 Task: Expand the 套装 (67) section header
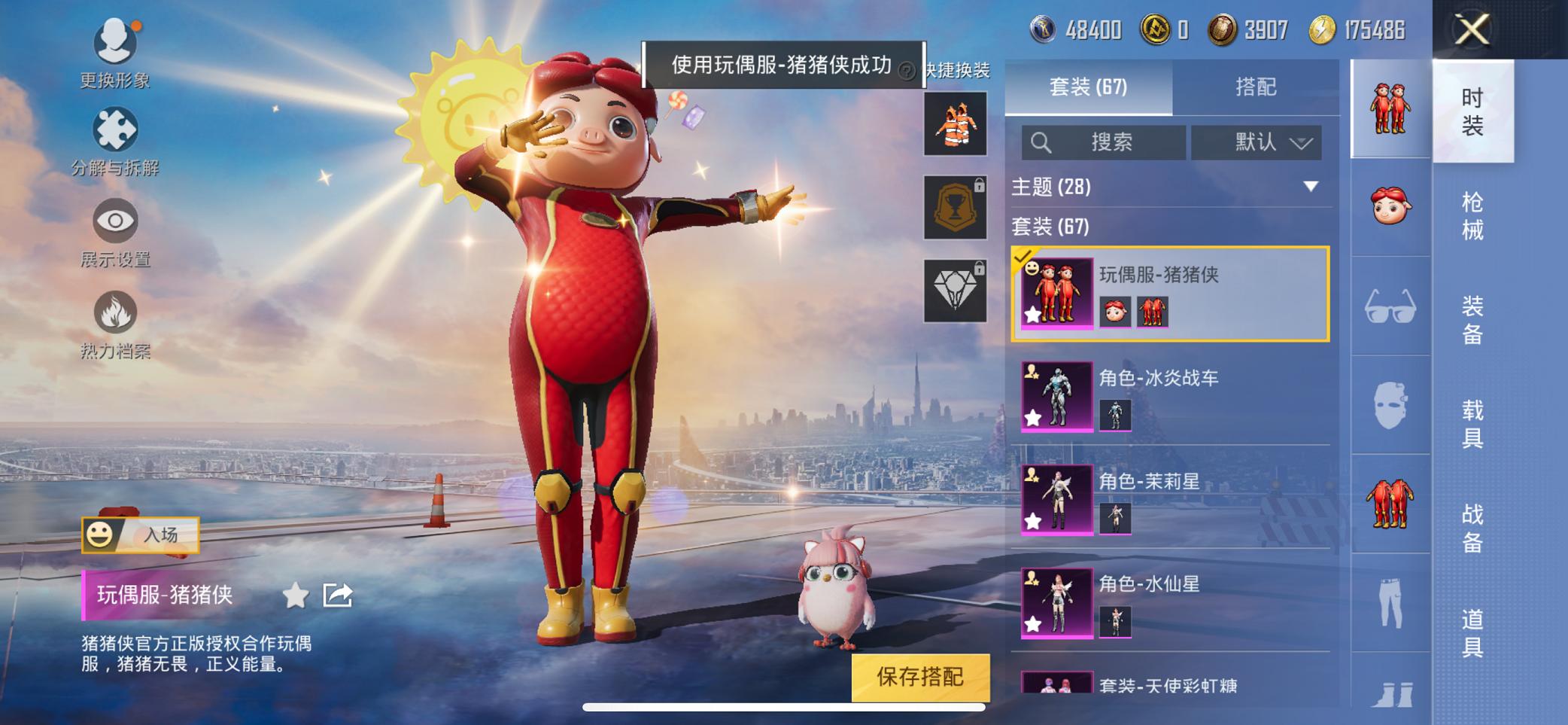pyautogui.click(x=1053, y=227)
